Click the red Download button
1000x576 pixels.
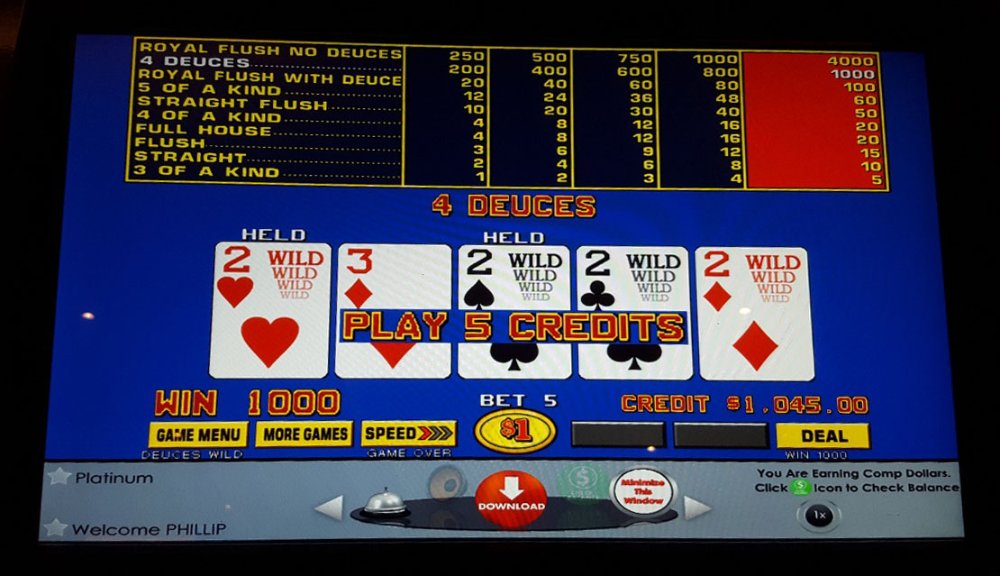[511, 499]
